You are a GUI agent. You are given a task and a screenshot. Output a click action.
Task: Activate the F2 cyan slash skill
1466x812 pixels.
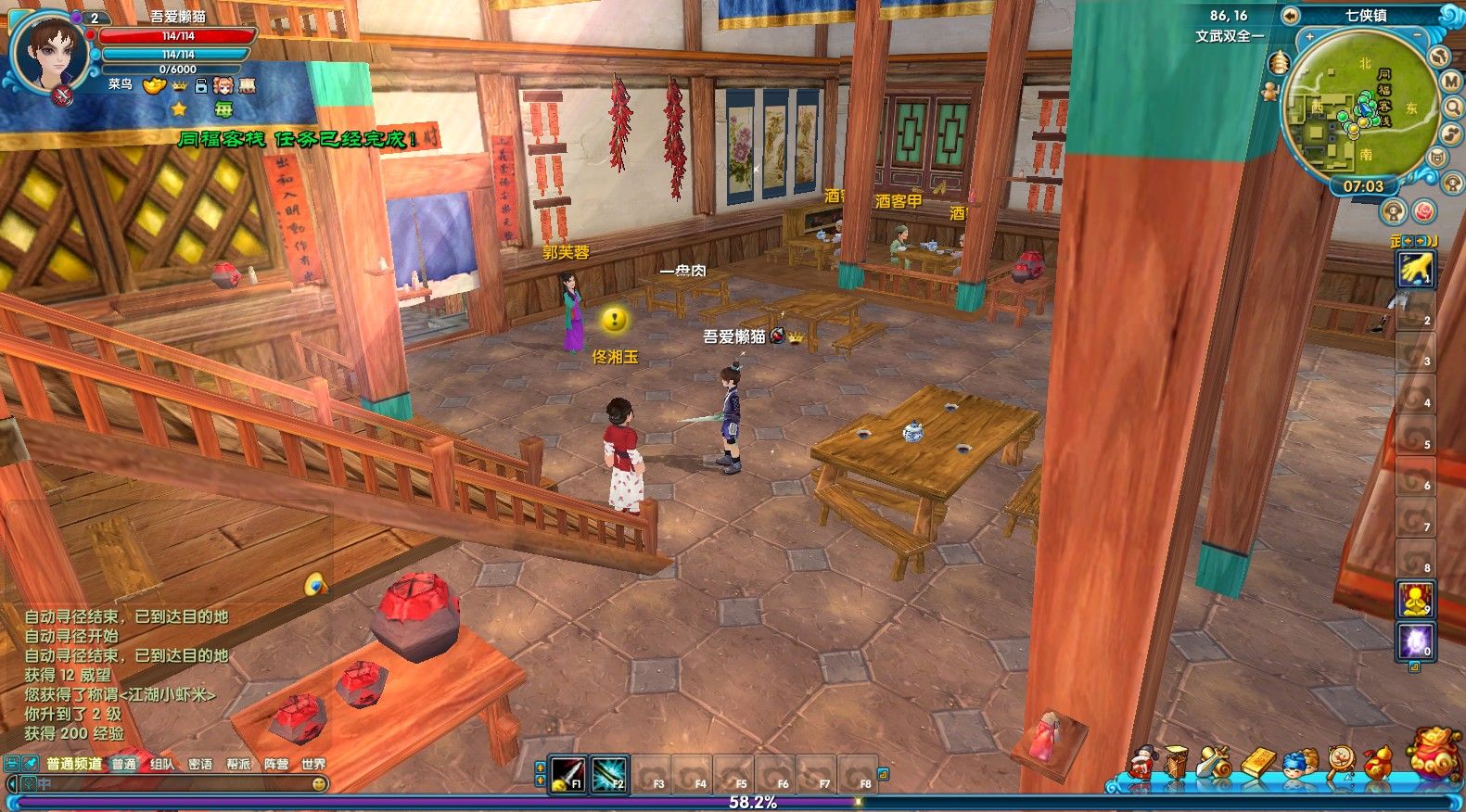click(609, 773)
